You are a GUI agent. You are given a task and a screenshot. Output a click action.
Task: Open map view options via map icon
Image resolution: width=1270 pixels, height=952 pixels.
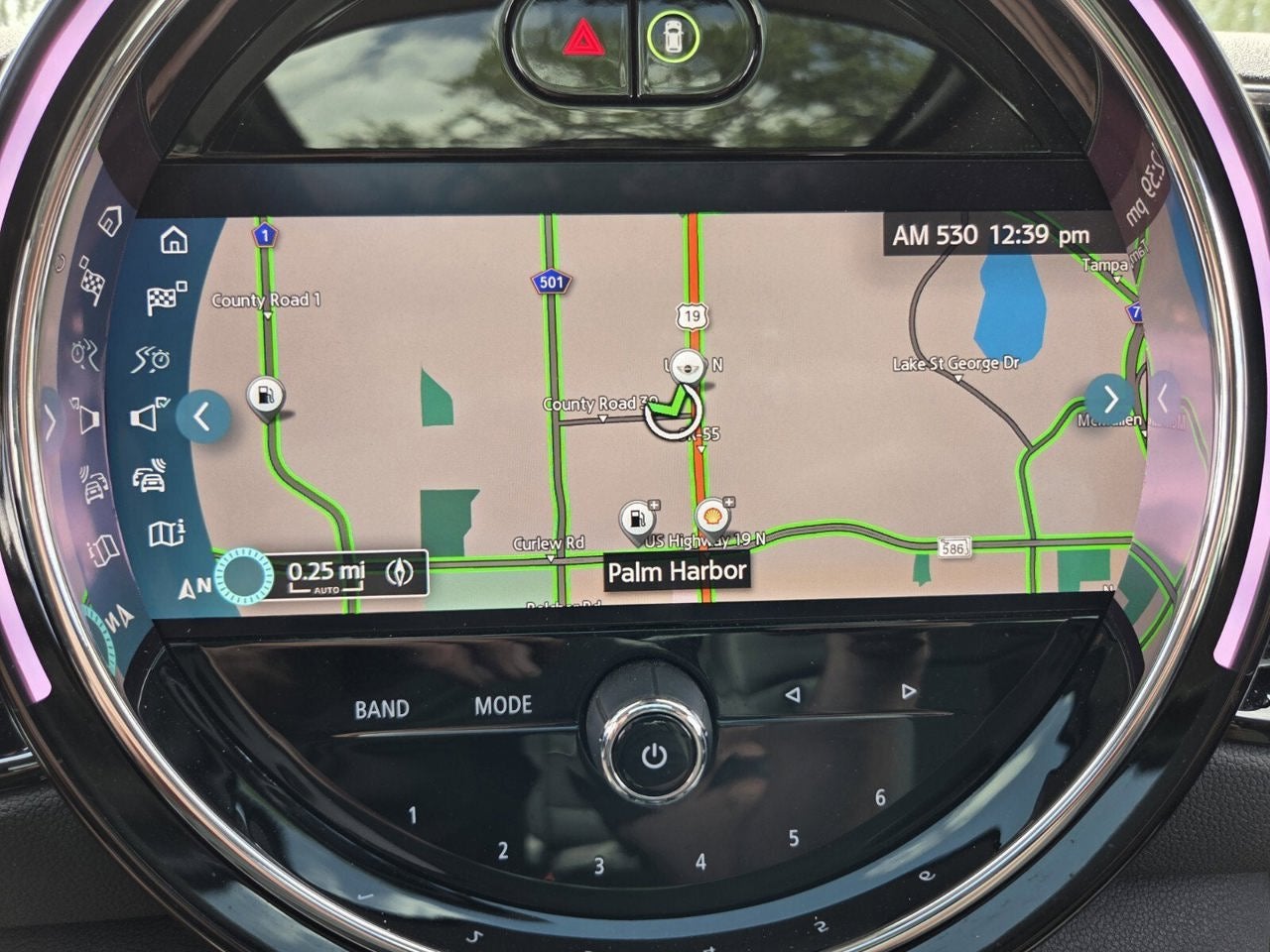(x=169, y=533)
